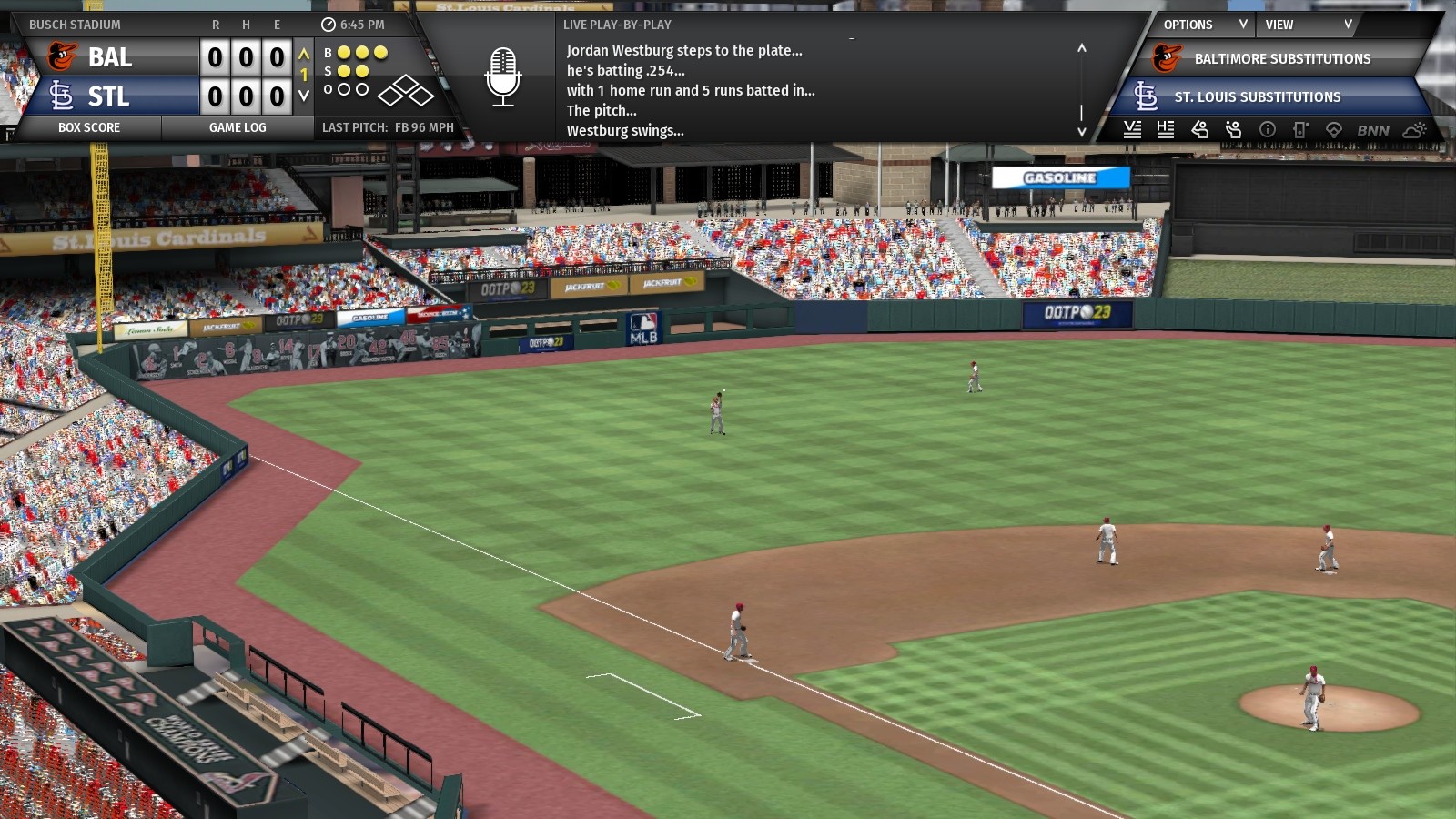1456x819 pixels.
Task: Click the circled info icon
Action: pos(1267,129)
